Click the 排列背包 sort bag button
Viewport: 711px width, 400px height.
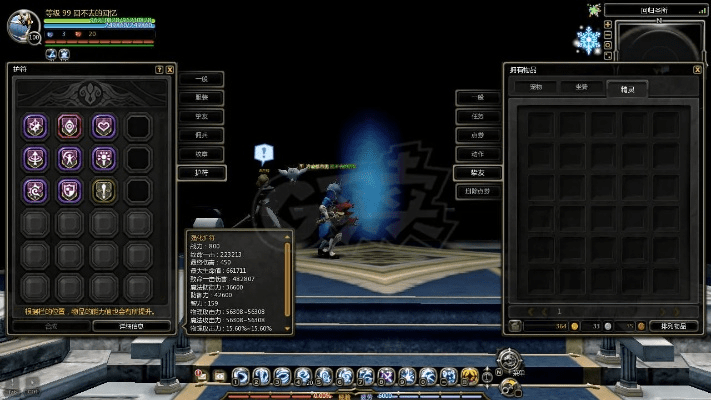click(x=672, y=325)
